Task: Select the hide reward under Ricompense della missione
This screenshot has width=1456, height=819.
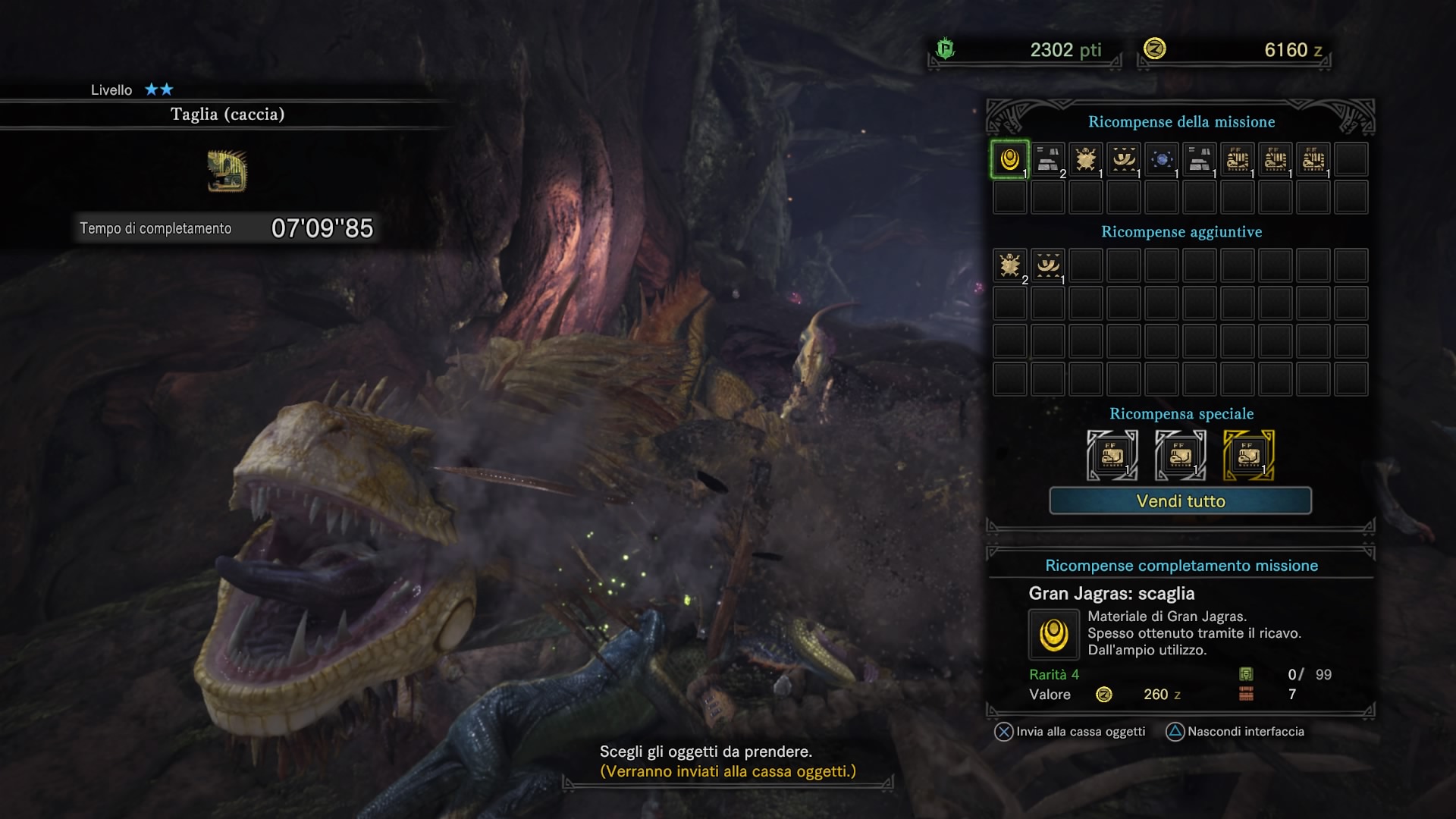Action: (1086, 159)
